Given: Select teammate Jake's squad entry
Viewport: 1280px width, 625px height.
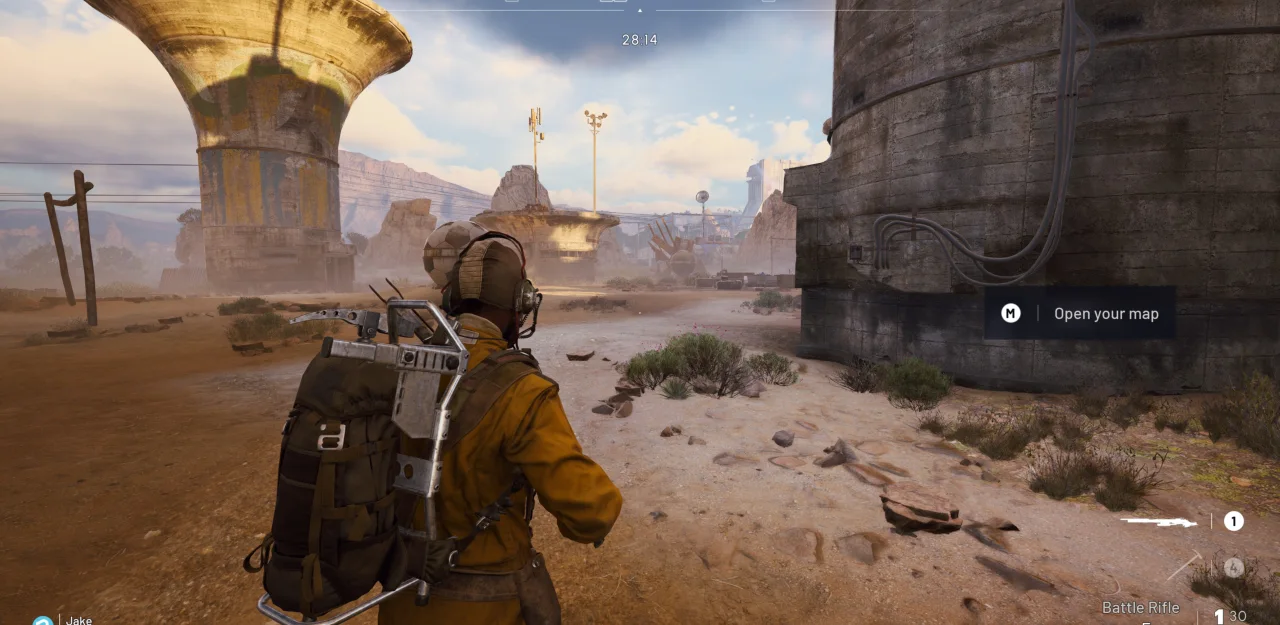Looking at the screenshot, I should (78, 620).
